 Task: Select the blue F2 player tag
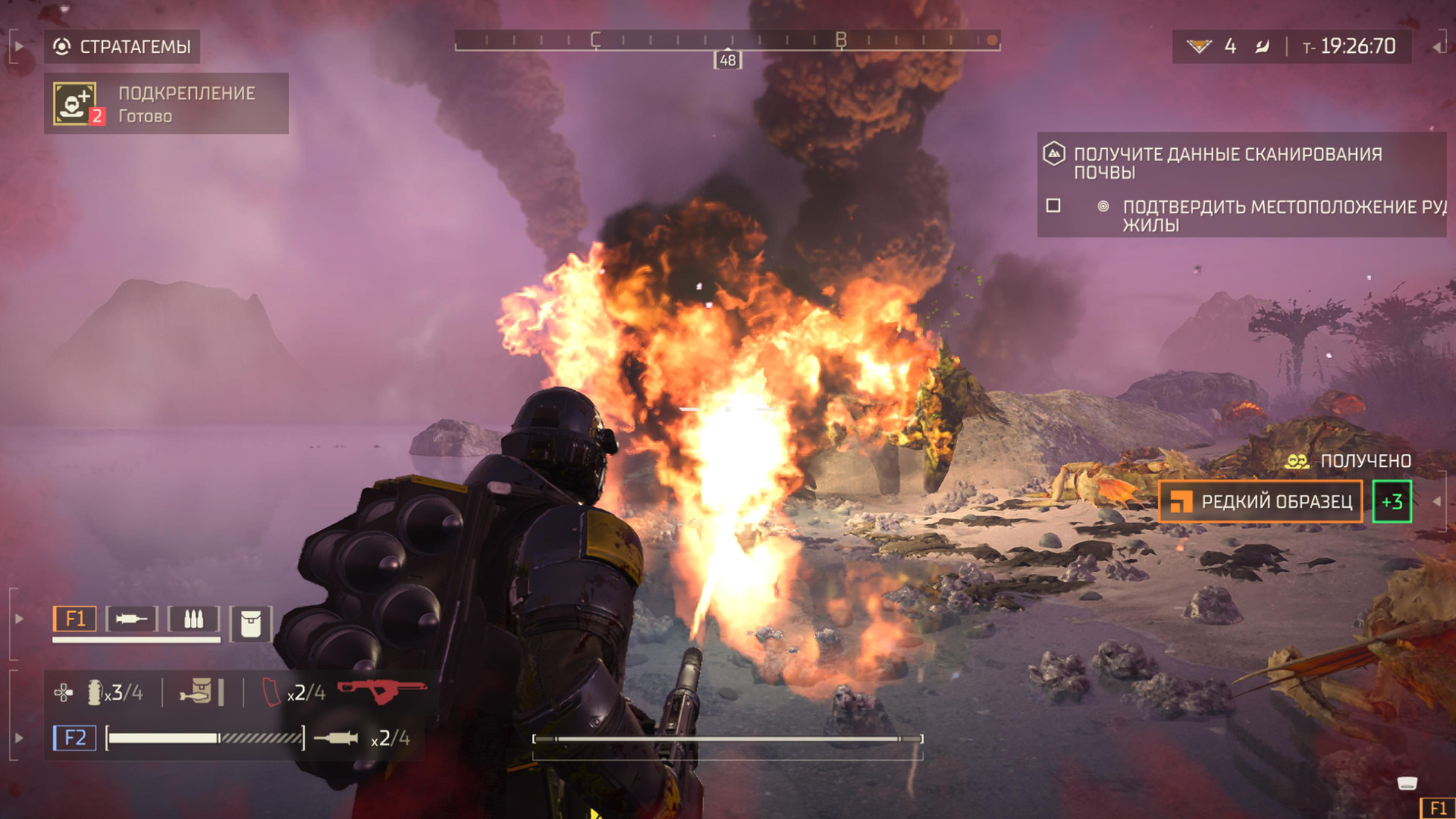[74, 738]
